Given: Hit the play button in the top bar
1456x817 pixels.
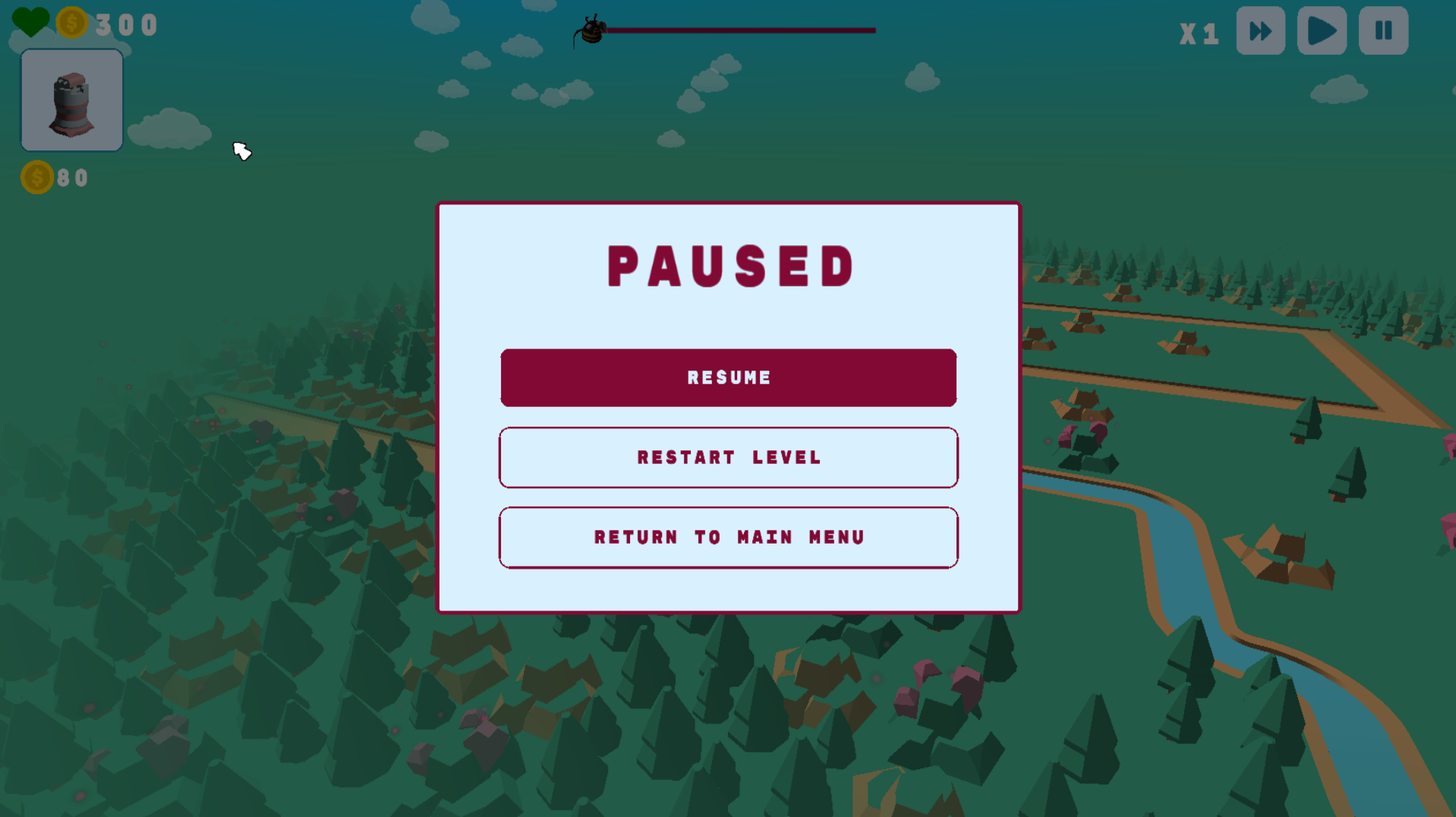Looking at the screenshot, I should 1322,31.
